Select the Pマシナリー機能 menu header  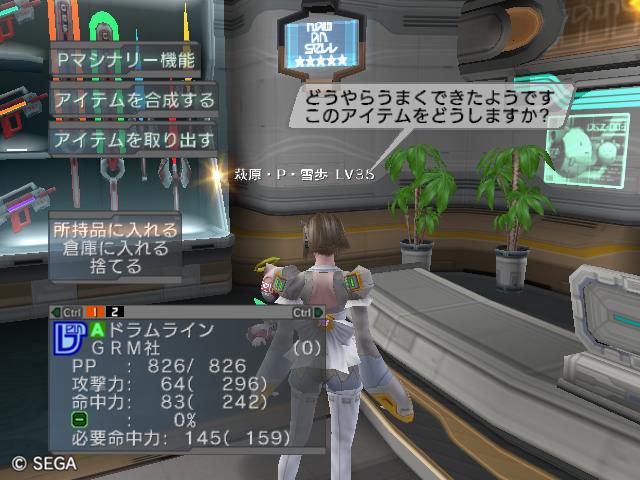[124, 59]
